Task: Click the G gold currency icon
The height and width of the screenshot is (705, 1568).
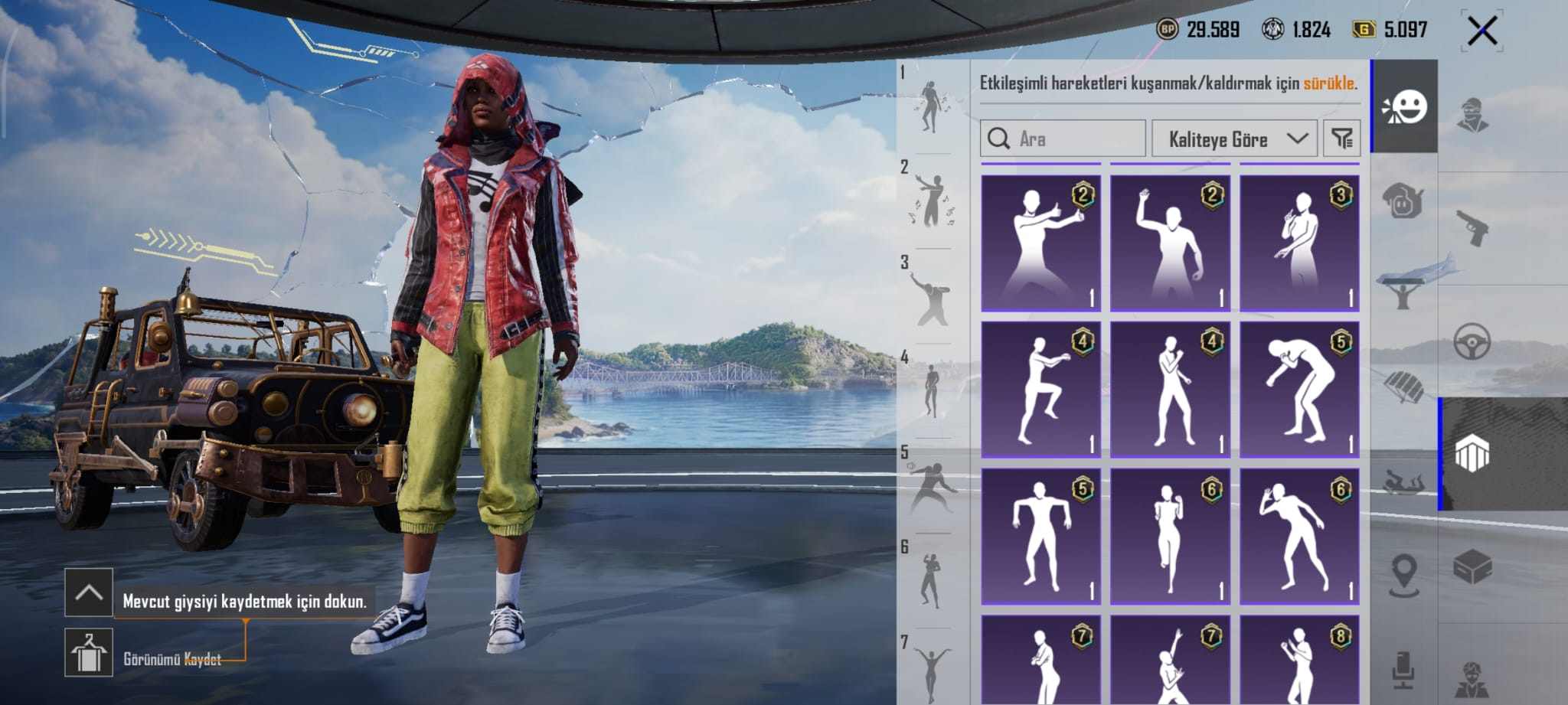Action: 1364,30
